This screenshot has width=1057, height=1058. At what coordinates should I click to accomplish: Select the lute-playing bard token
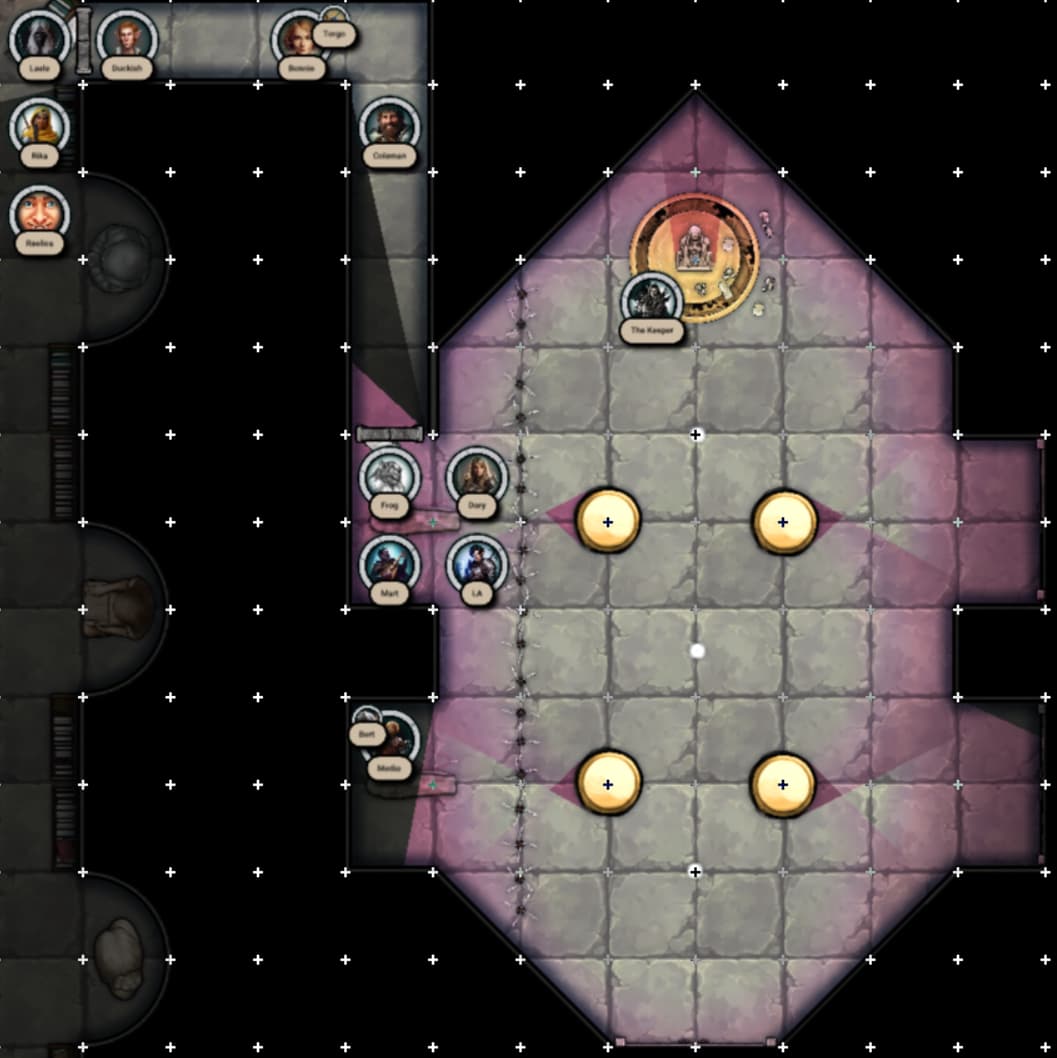tap(389, 564)
